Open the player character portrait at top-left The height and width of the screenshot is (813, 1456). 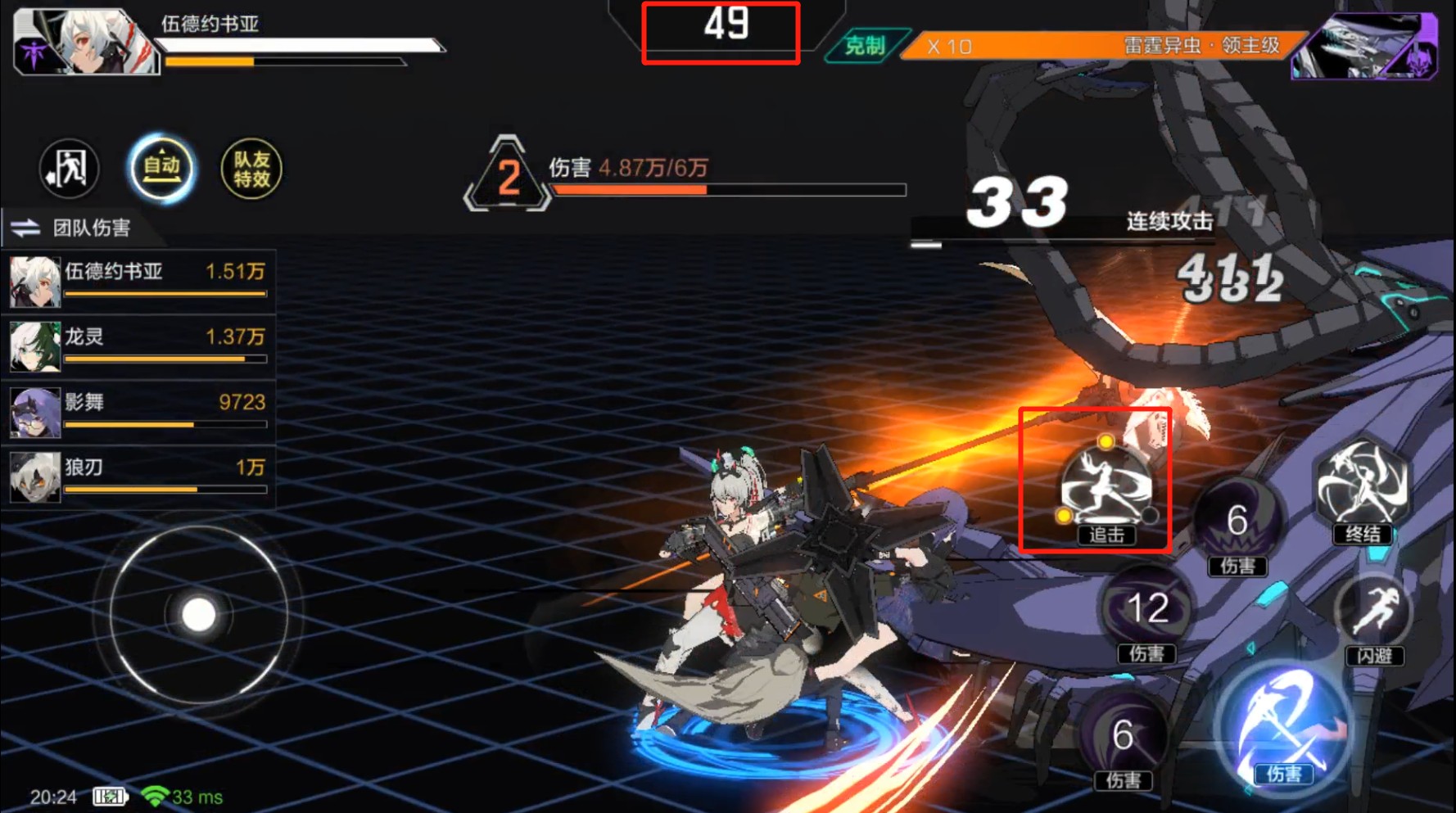pyautogui.click(x=84, y=43)
